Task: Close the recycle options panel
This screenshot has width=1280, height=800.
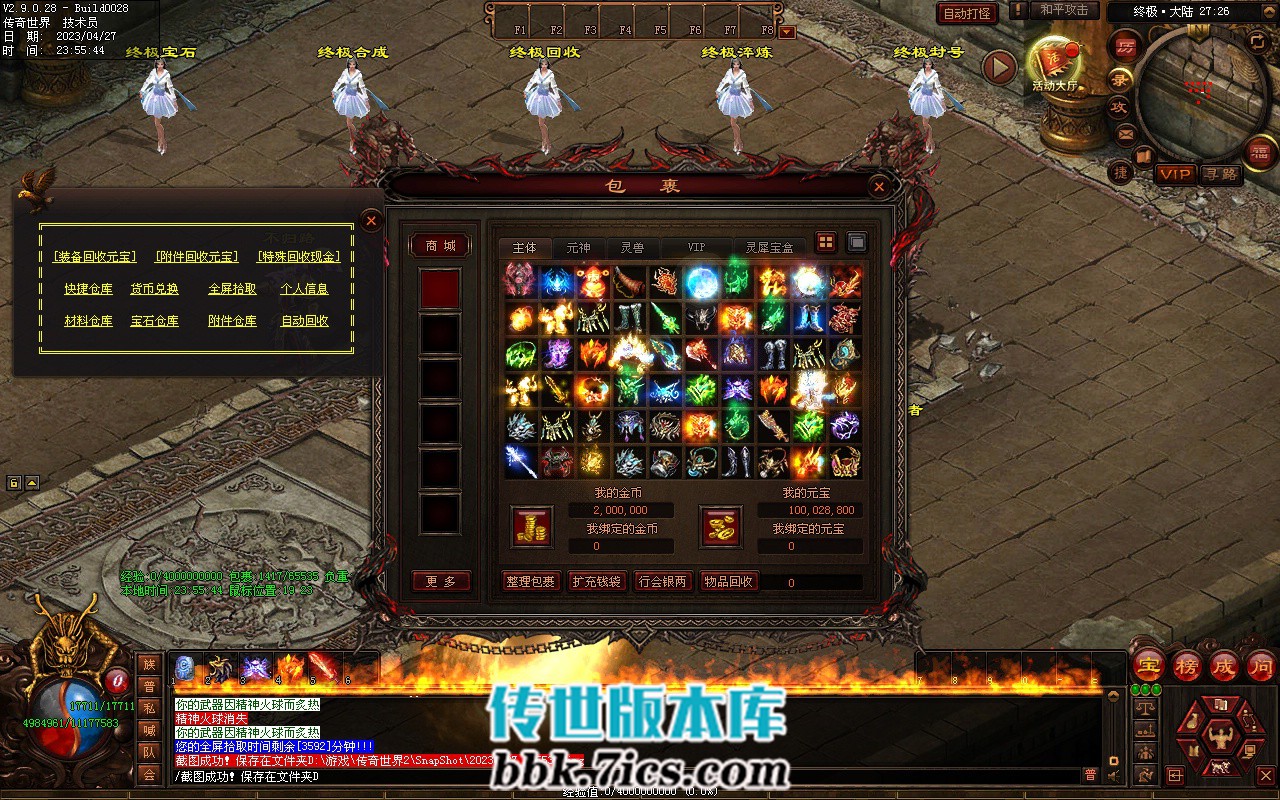Action: click(371, 220)
